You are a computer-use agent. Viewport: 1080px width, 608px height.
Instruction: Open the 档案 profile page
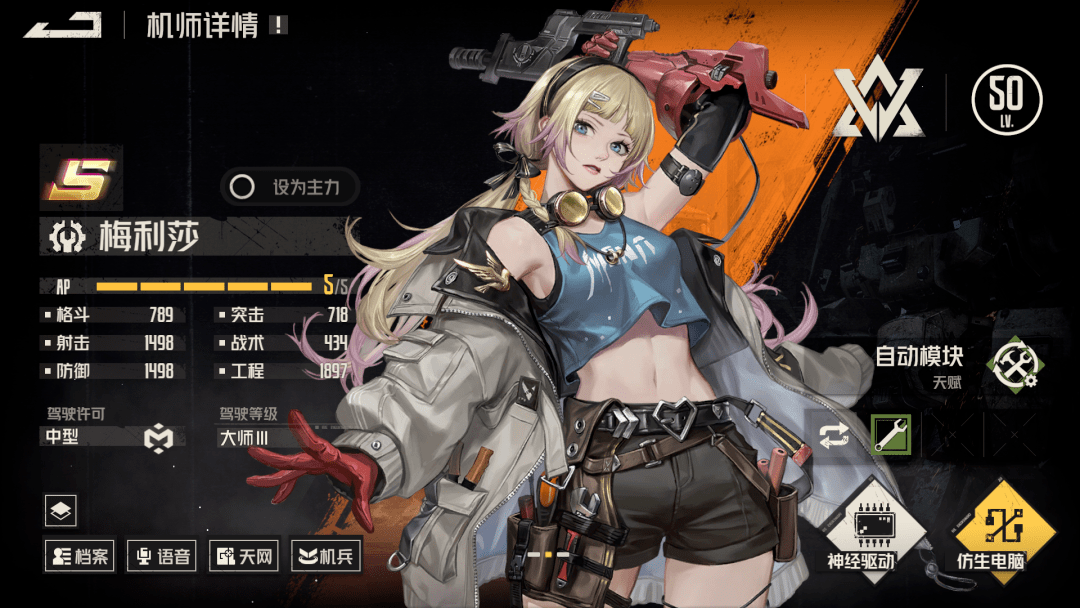(78, 555)
